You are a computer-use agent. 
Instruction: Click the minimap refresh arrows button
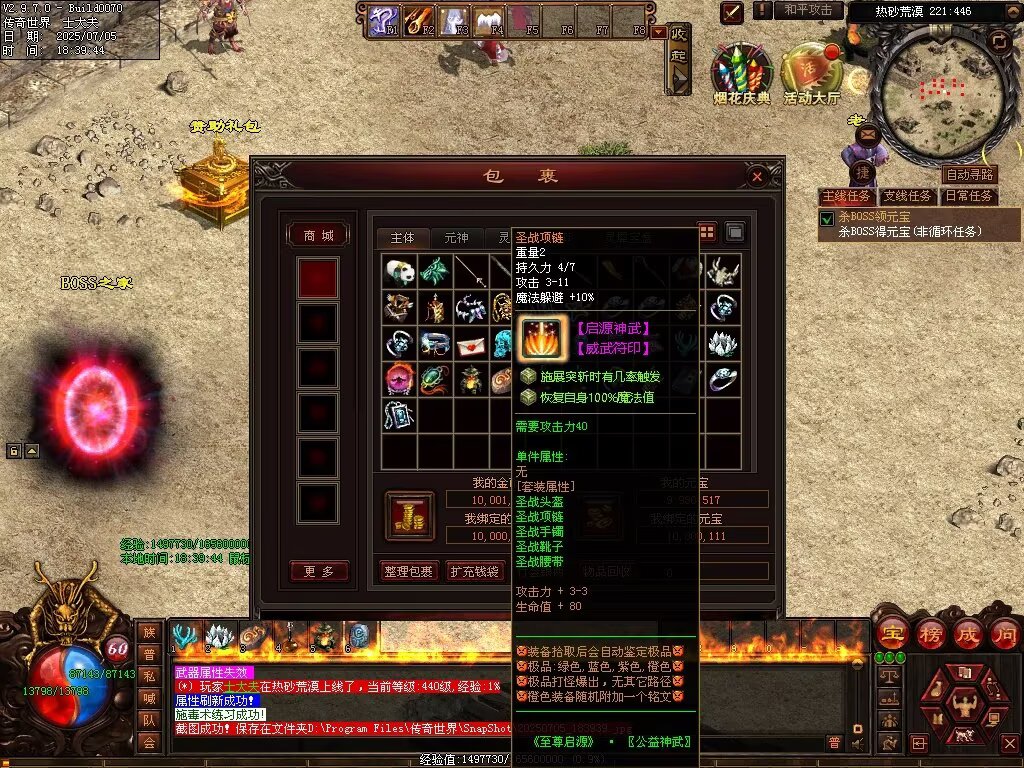coord(998,39)
